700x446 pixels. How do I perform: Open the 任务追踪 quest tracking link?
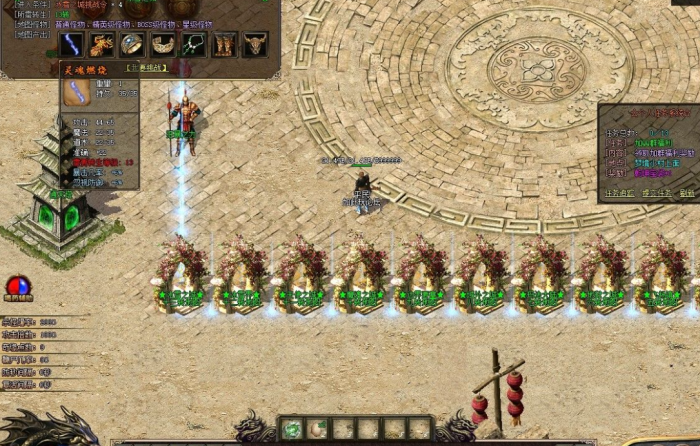pyautogui.click(x=620, y=193)
